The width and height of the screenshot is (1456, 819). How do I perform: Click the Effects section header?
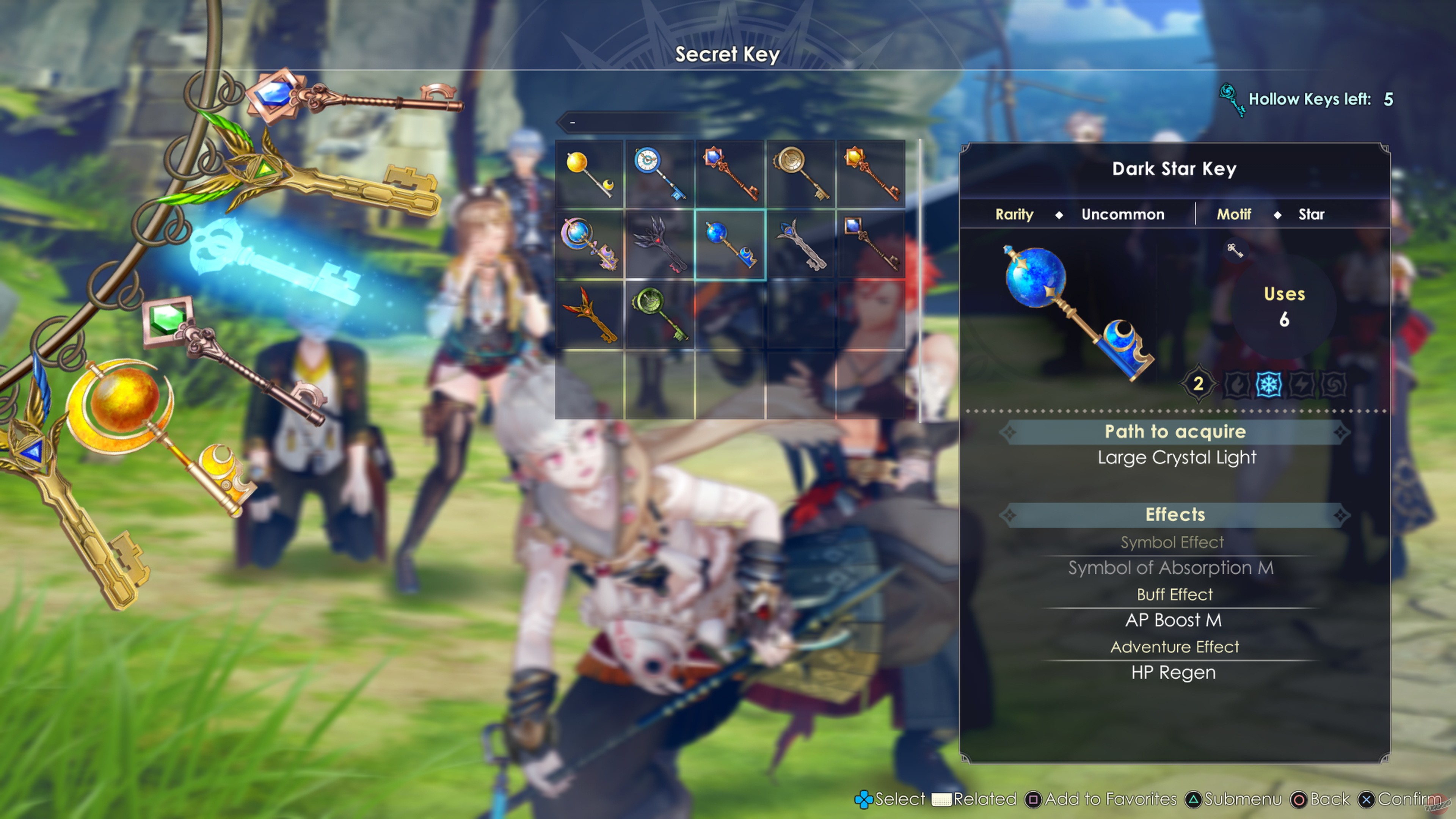pos(1175,515)
